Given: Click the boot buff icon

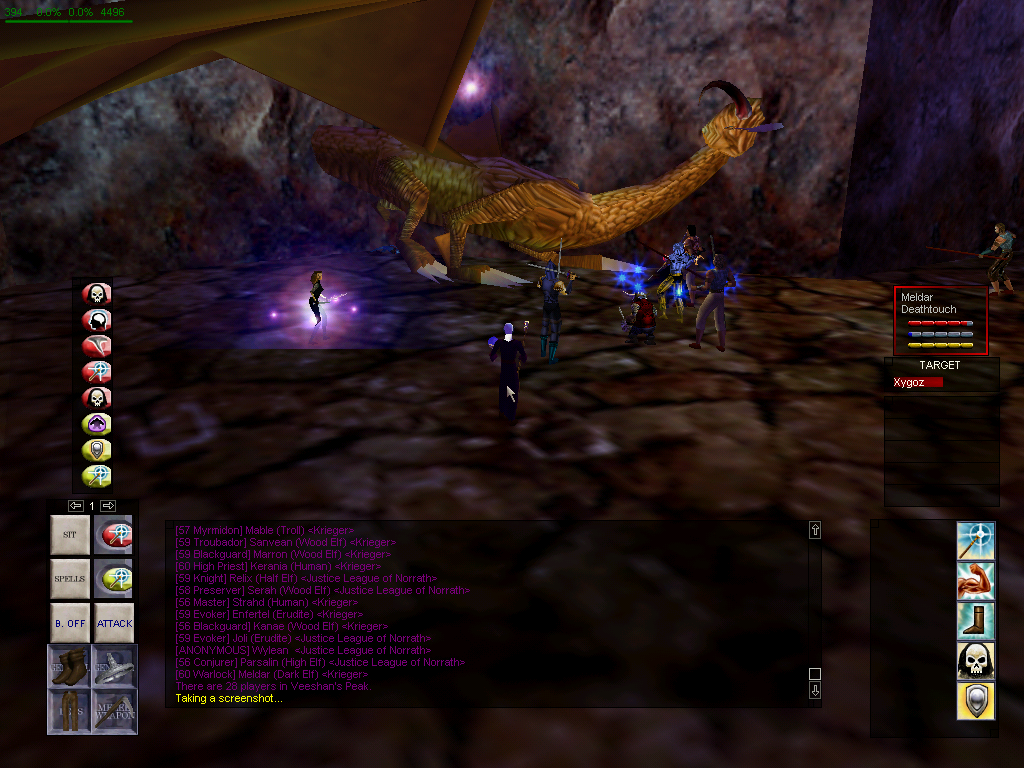Looking at the screenshot, I should [x=976, y=620].
